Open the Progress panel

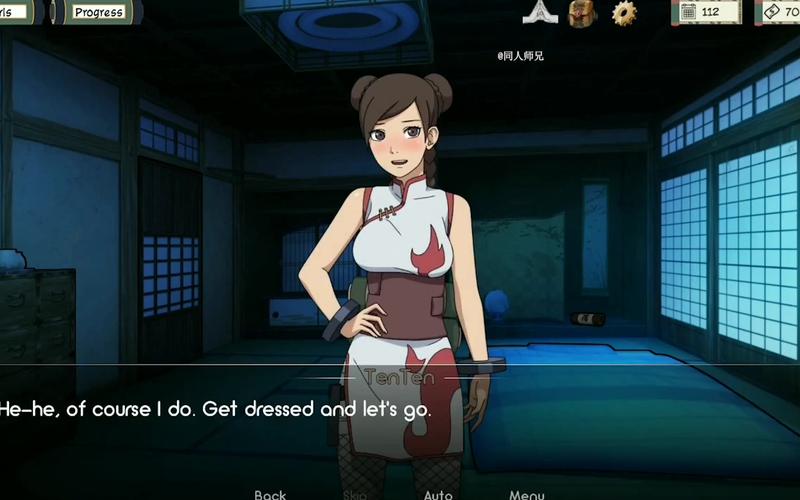(98, 12)
